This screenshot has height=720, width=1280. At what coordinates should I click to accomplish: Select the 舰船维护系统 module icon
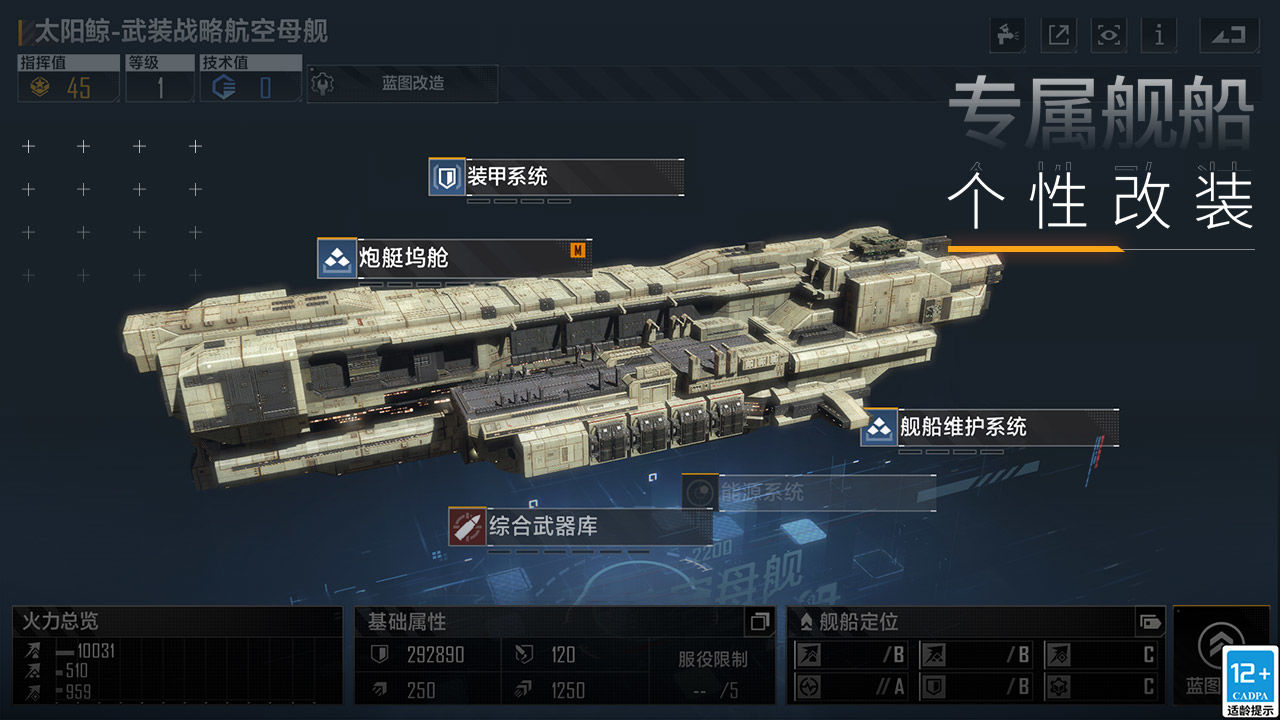click(879, 428)
